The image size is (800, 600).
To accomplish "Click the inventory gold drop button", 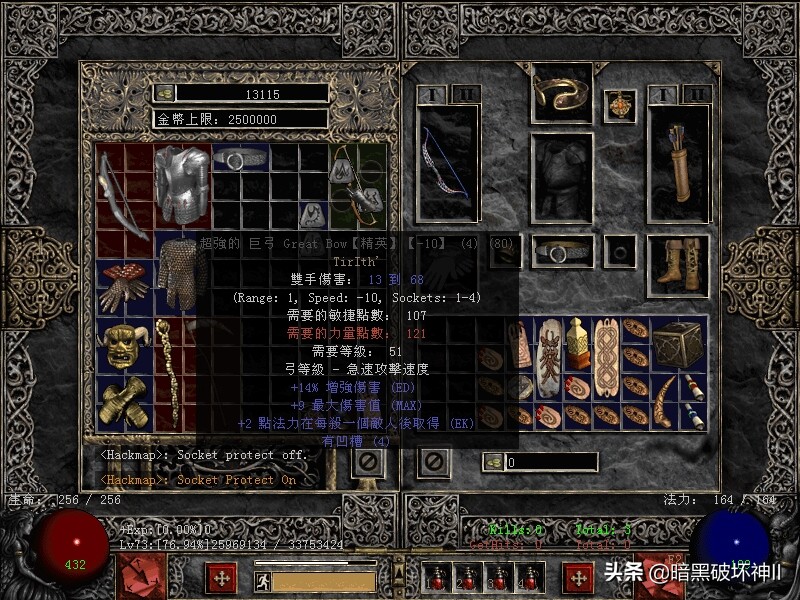I will 491,462.
